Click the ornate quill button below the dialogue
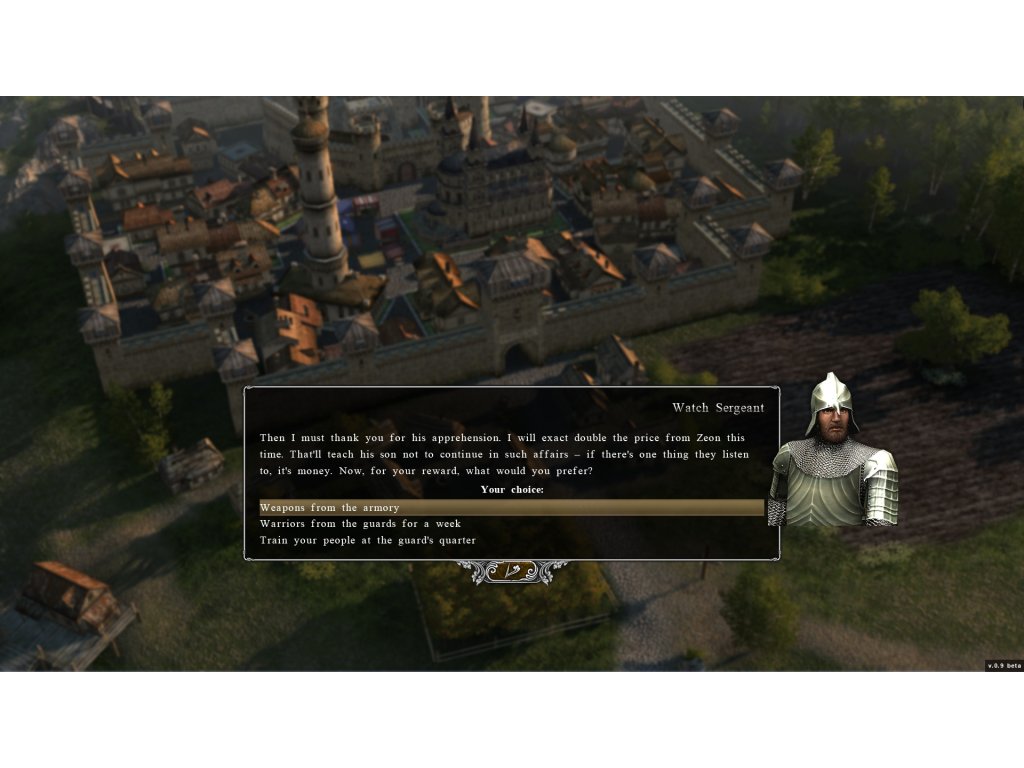Viewport: 1024px width, 768px height. click(x=512, y=571)
